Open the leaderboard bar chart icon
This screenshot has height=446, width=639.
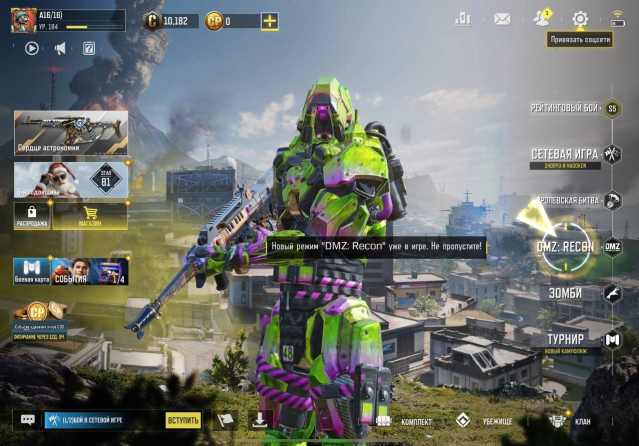pos(463,19)
